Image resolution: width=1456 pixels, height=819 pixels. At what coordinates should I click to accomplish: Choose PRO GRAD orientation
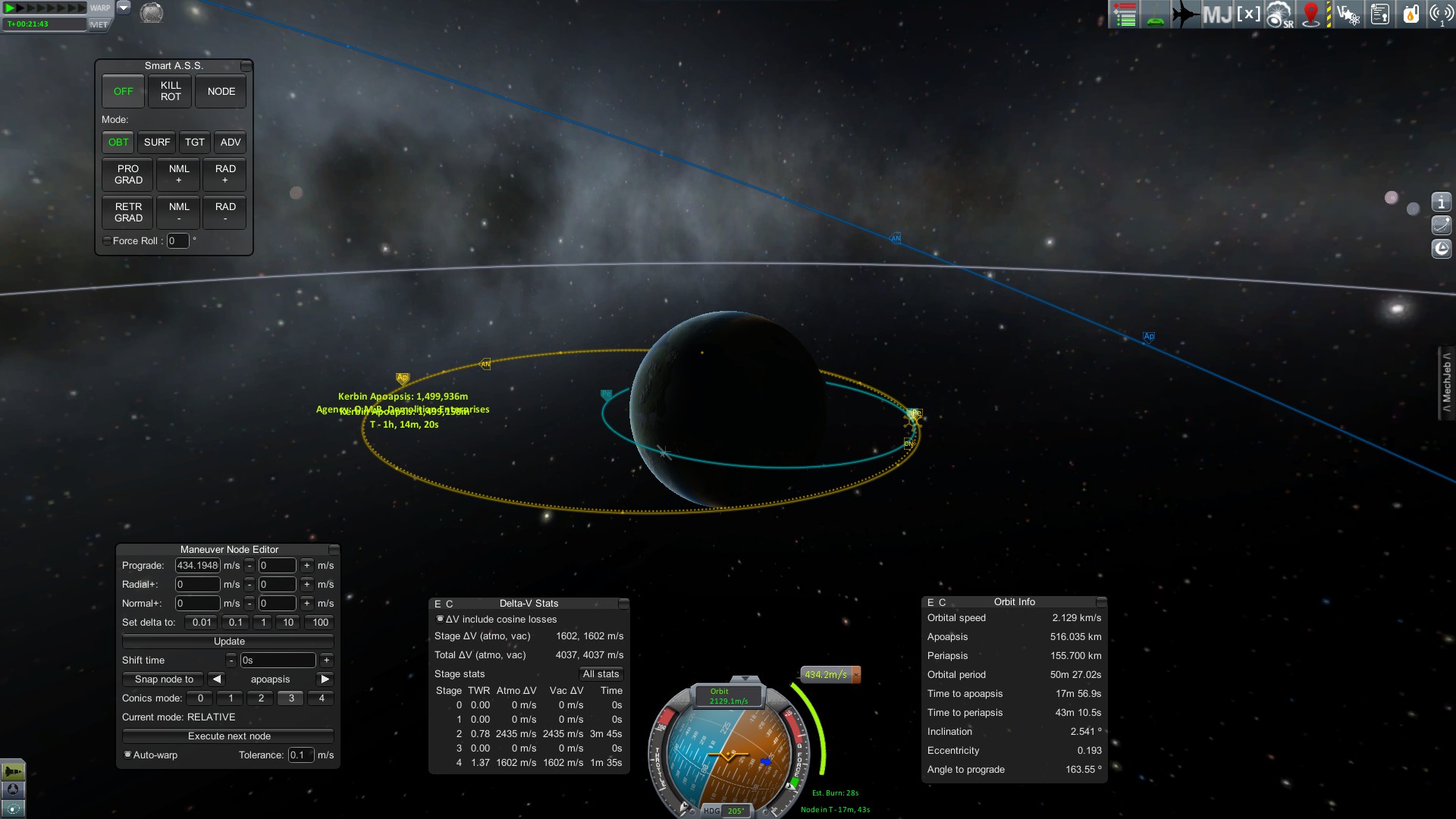point(128,174)
